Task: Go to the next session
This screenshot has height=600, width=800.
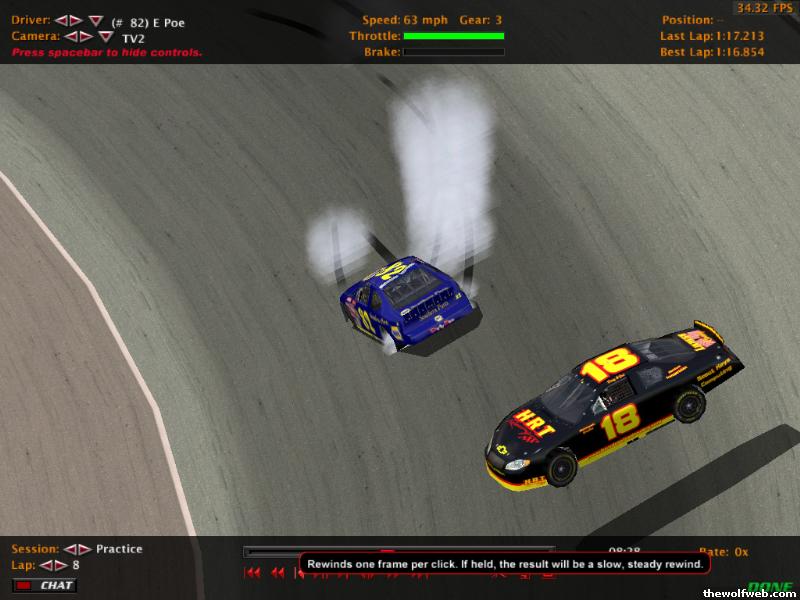Action: coord(84,549)
